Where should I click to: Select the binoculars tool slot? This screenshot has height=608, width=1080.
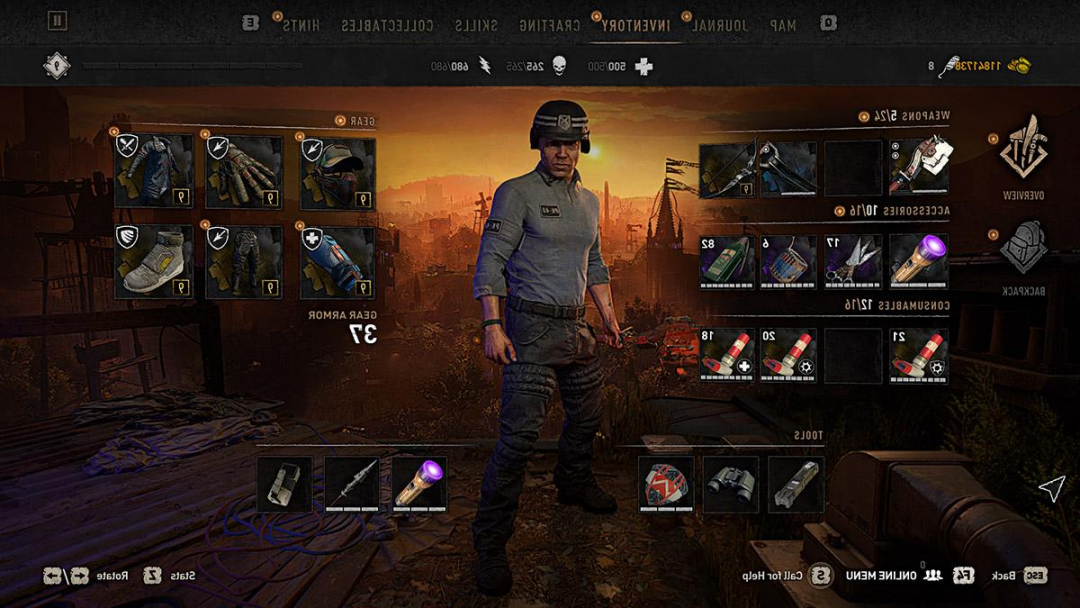(731, 485)
